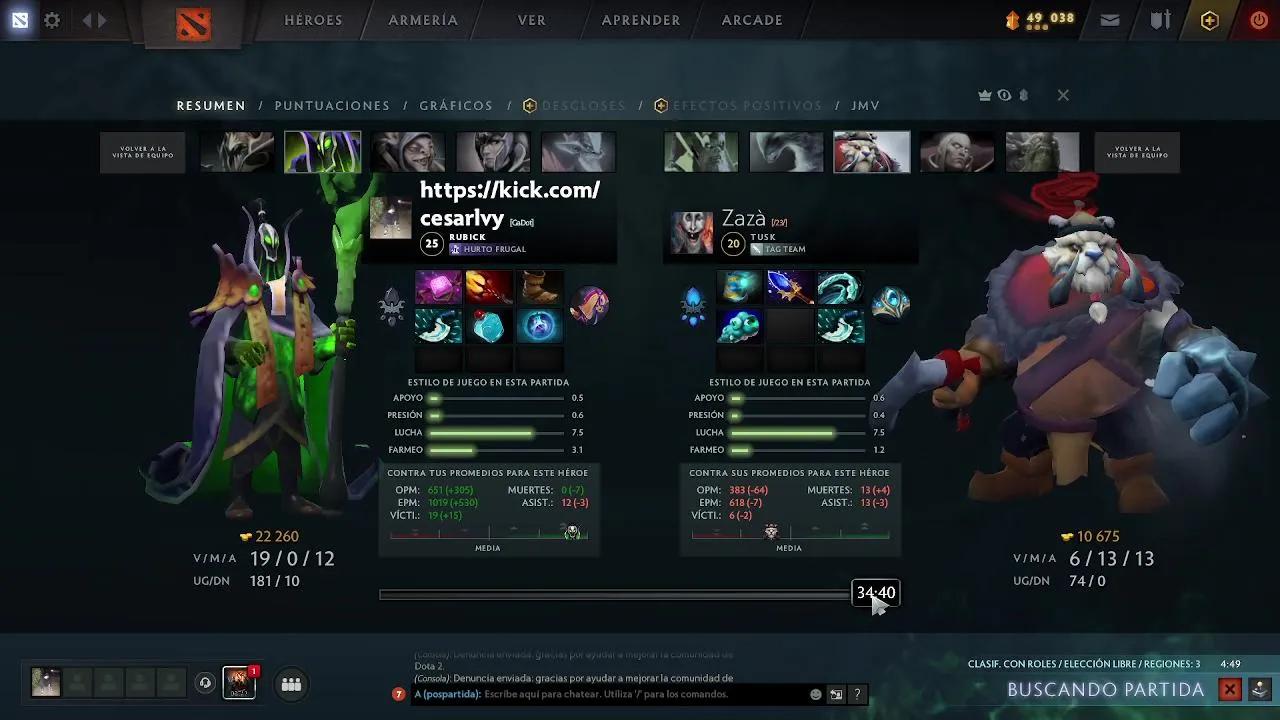Image resolution: width=1280 pixels, height=720 pixels.
Task: Open the party menu button with three figures
Action: 291,684
